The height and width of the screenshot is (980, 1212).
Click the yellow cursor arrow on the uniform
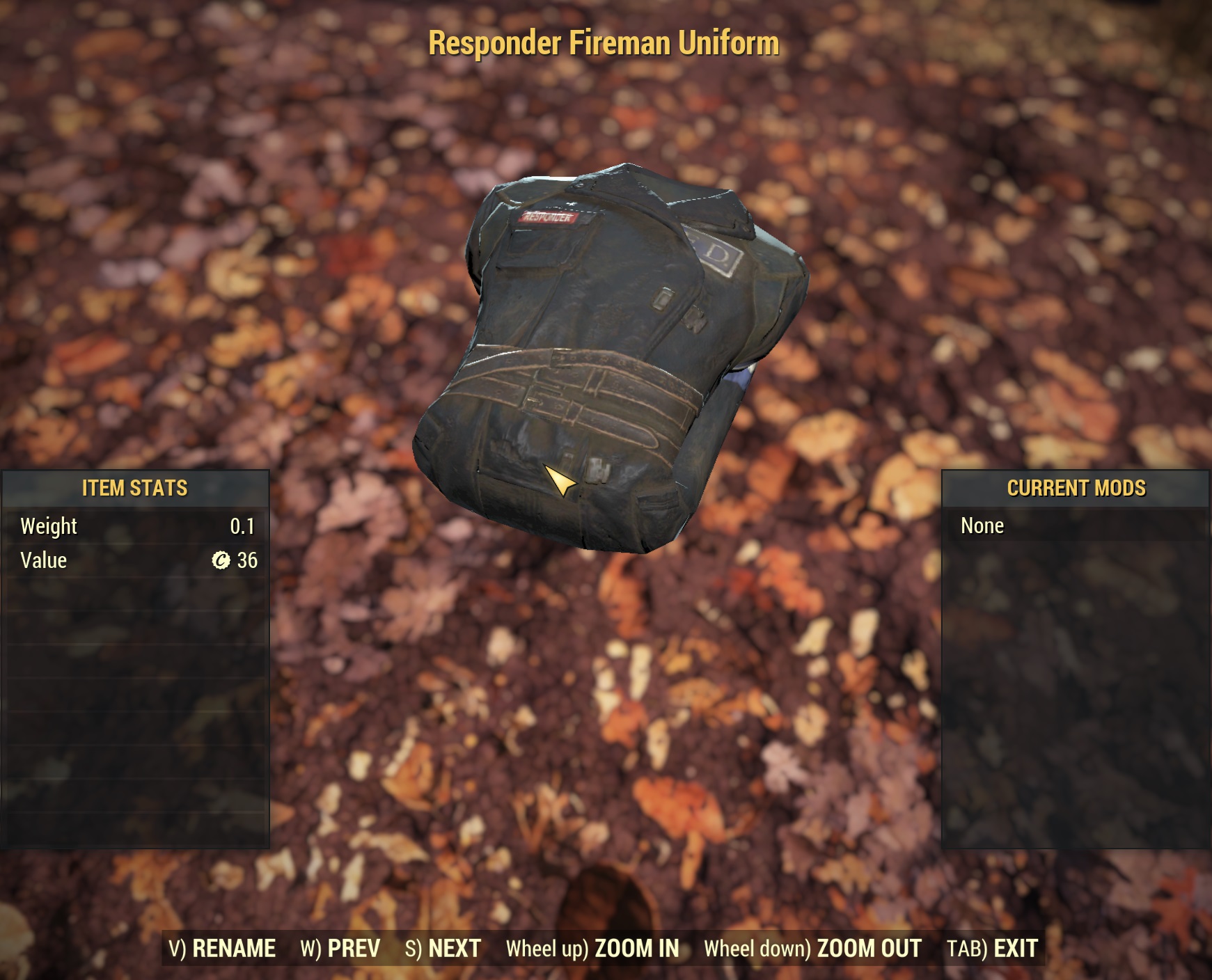click(561, 482)
